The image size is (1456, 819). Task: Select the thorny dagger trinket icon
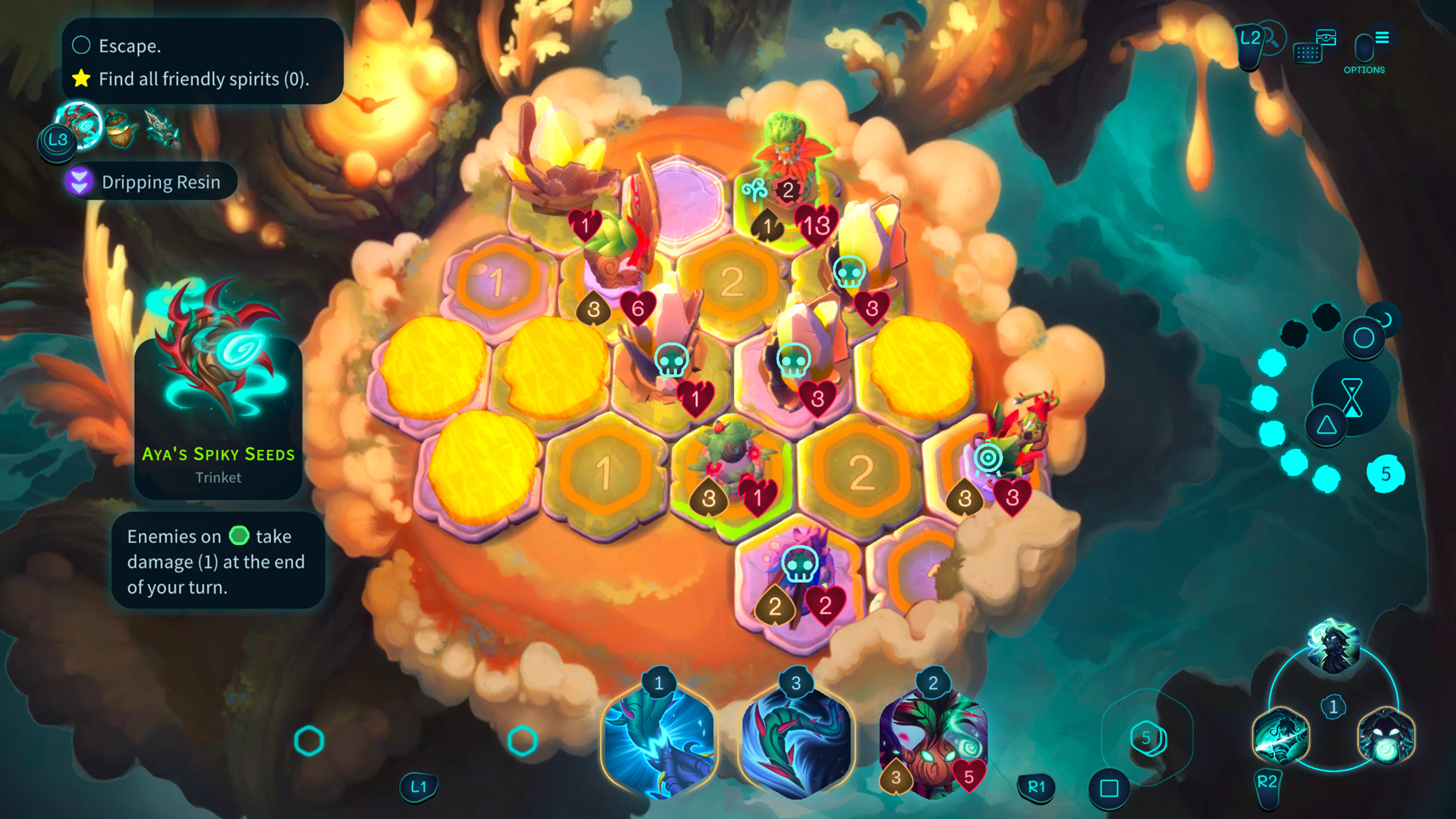point(162,129)
